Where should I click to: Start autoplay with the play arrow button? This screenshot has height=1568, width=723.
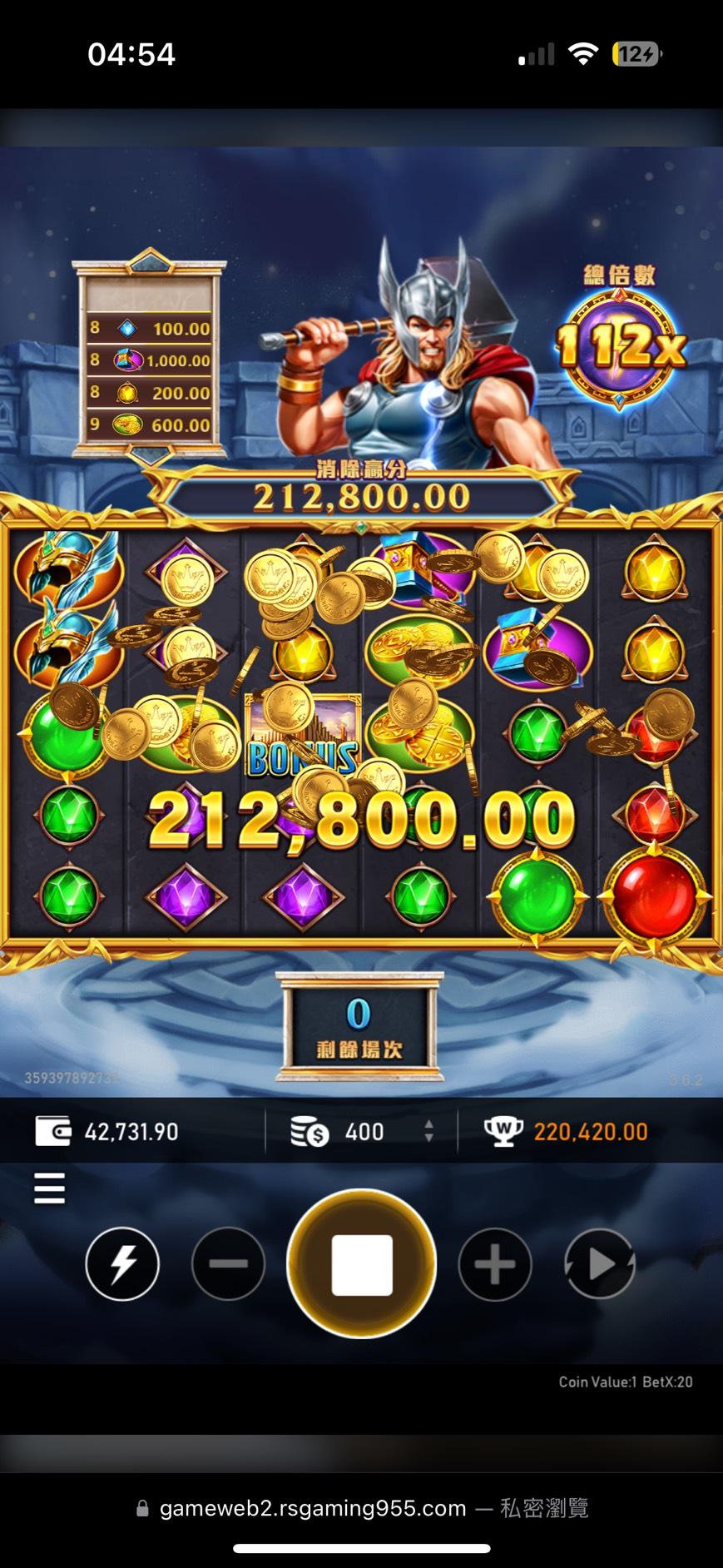tap(599, 1264)
